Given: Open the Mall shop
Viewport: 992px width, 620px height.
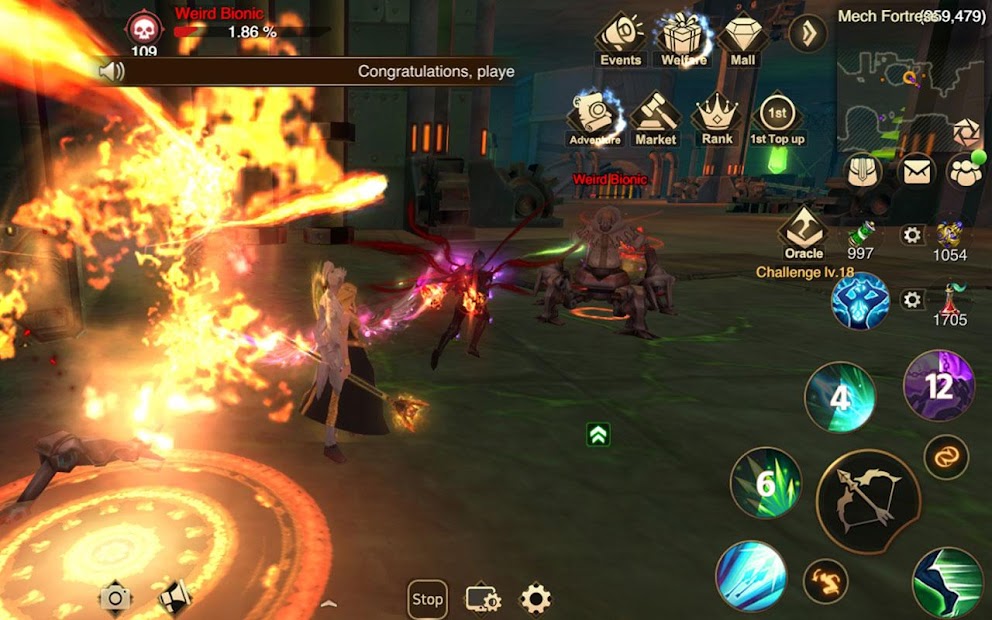Looking at the screenshot, I should (743, 38).
